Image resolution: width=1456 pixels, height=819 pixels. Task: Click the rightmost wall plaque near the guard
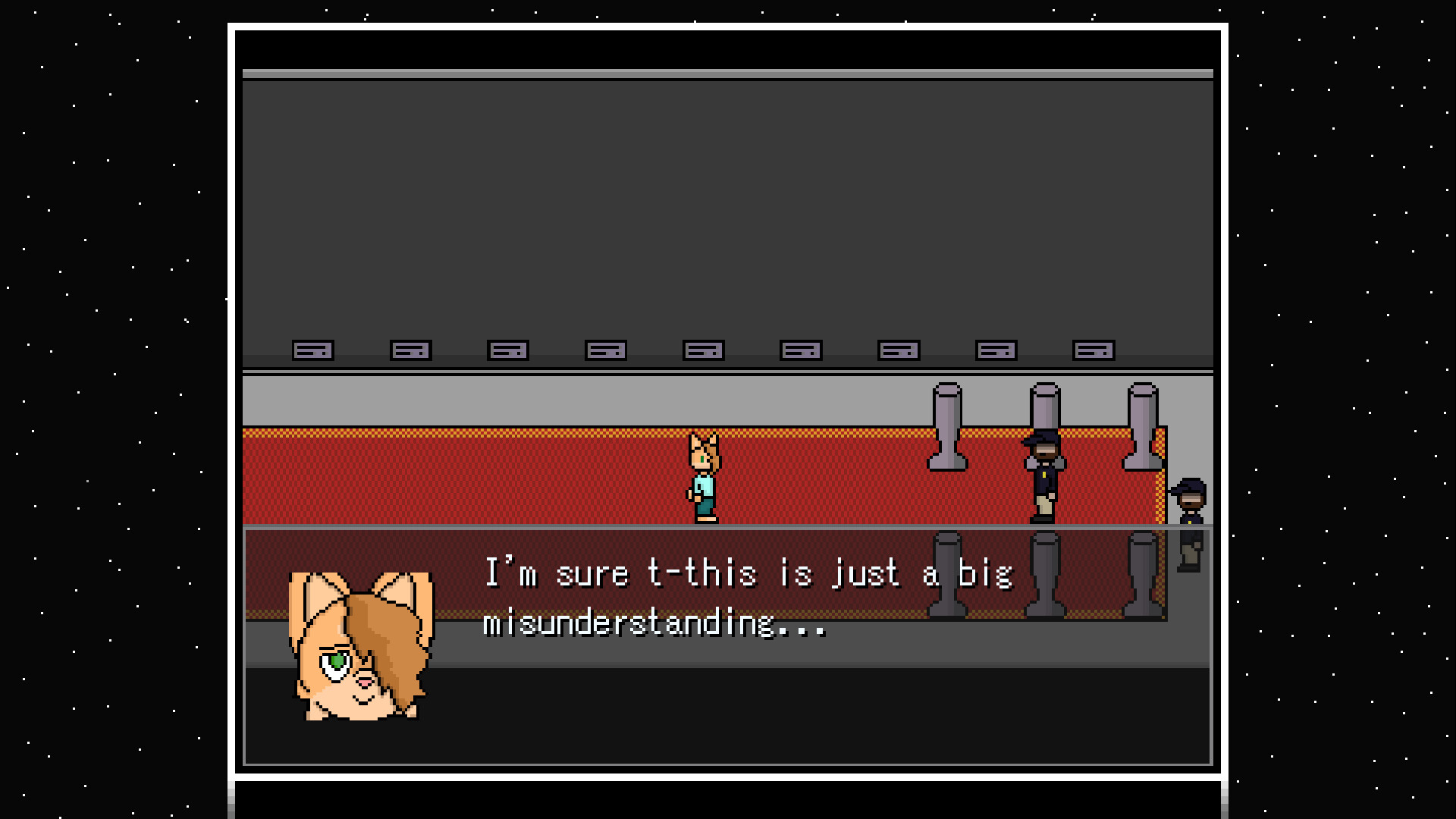coord(1092,350)
